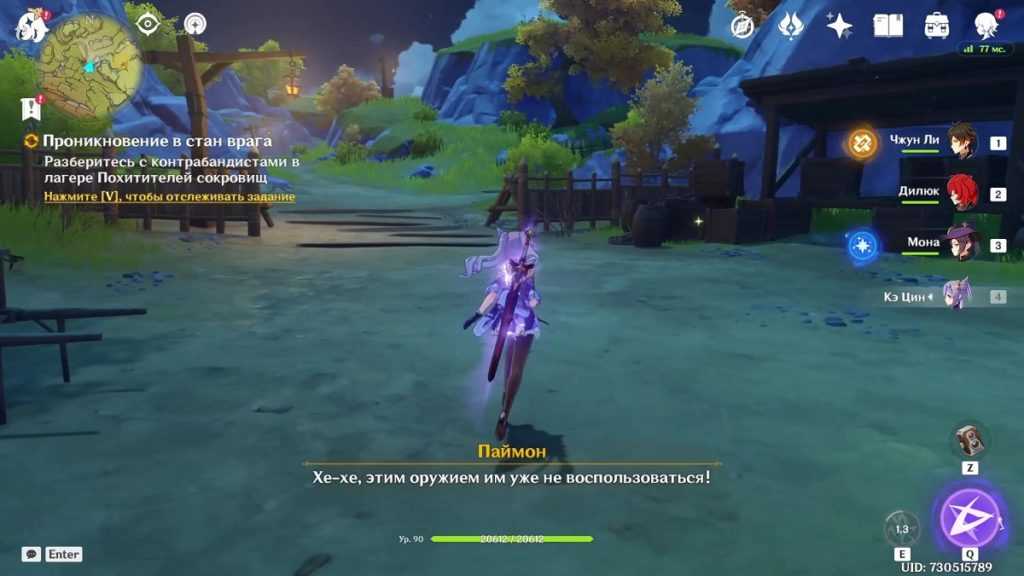This screenshot has width=1024, height=576.
Task: Open the compass icon on the top bar
Action: point(742,26)
